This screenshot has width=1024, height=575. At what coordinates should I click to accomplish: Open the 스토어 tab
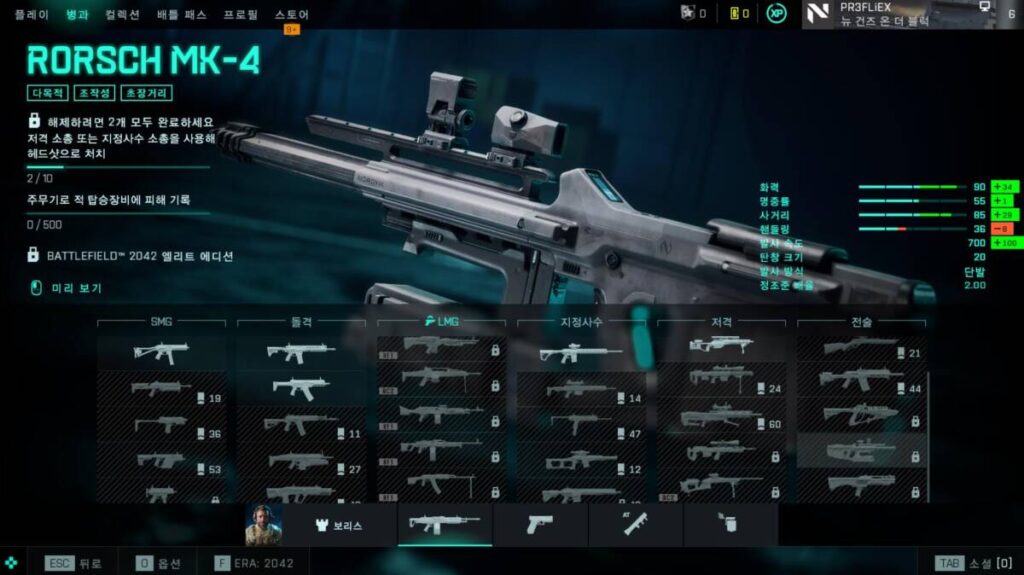pos(291,15)
